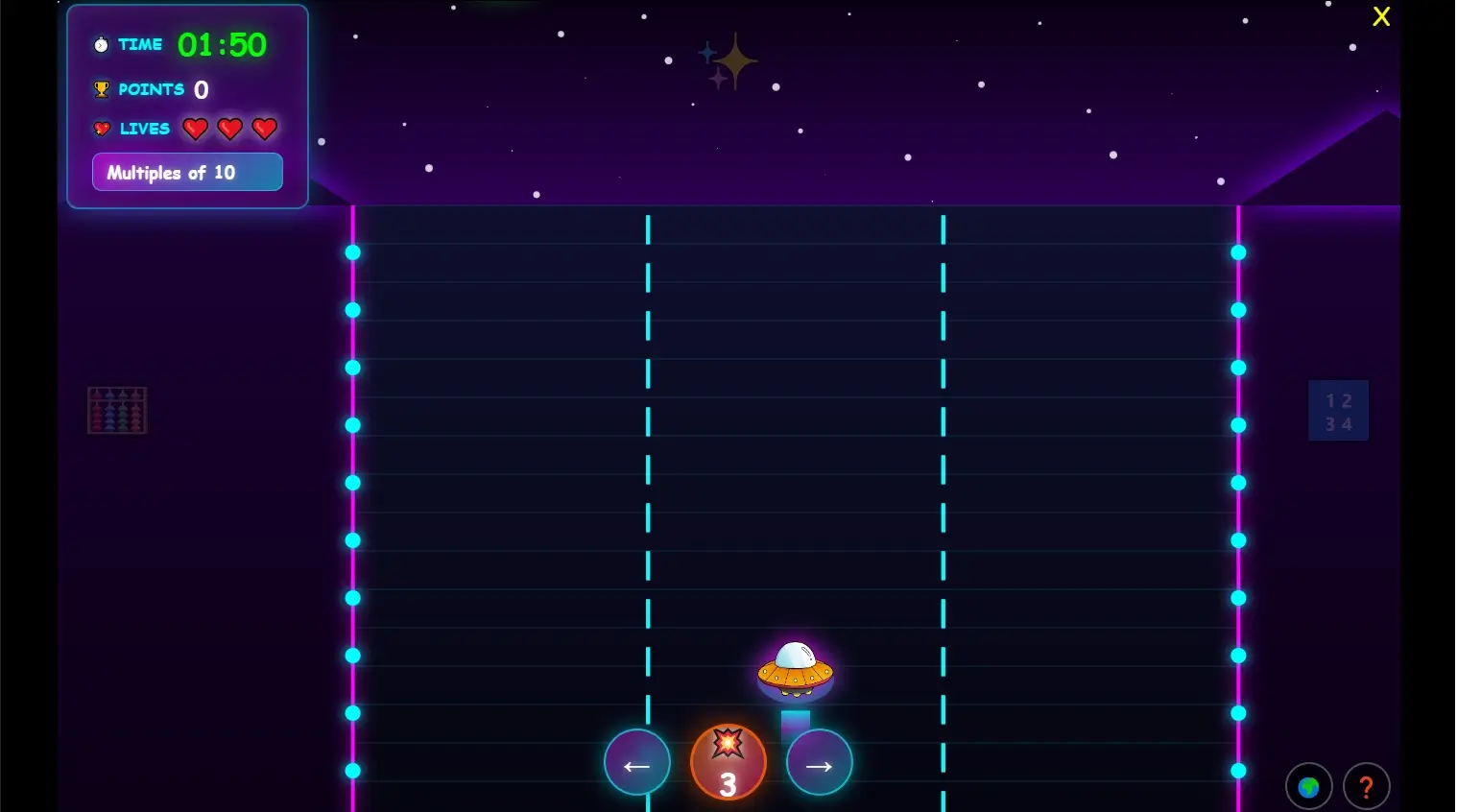Select the 1234 numbers display icon
1457x812 pixels.
click(1338, 410)
